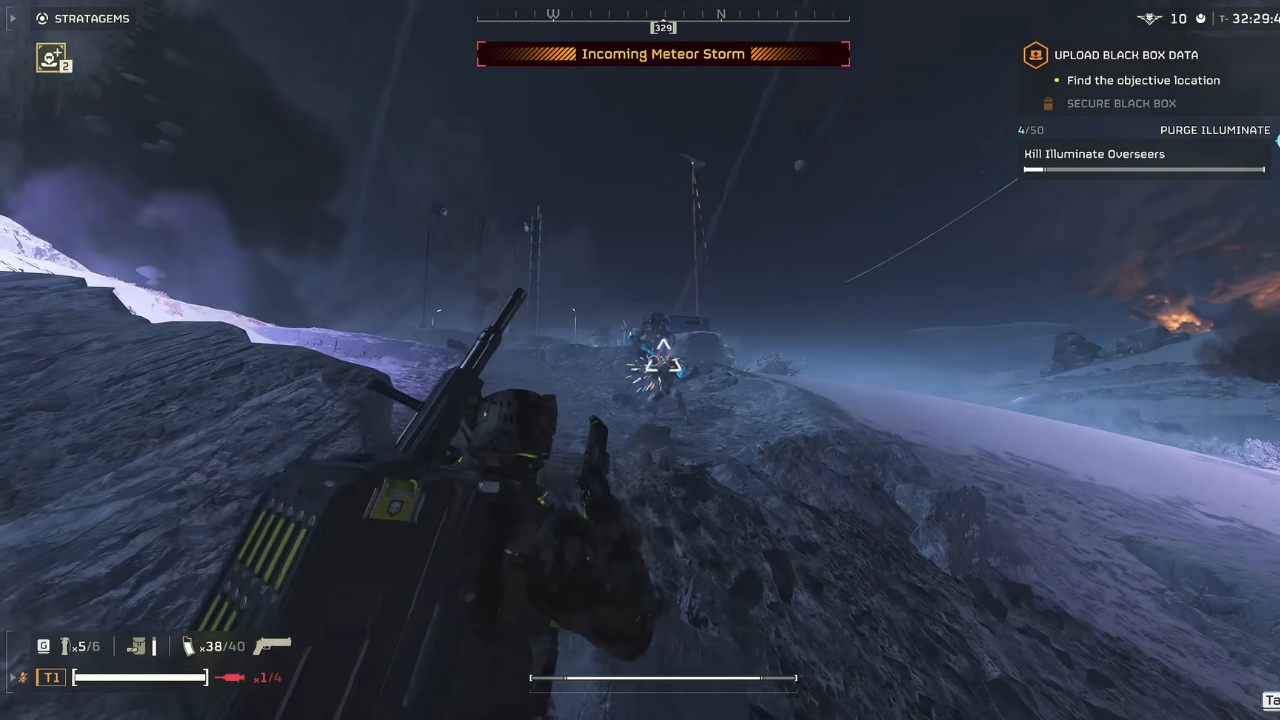Click the red stim syringe icon
This screenshot has width=1280, height=720.
(228, 678)
